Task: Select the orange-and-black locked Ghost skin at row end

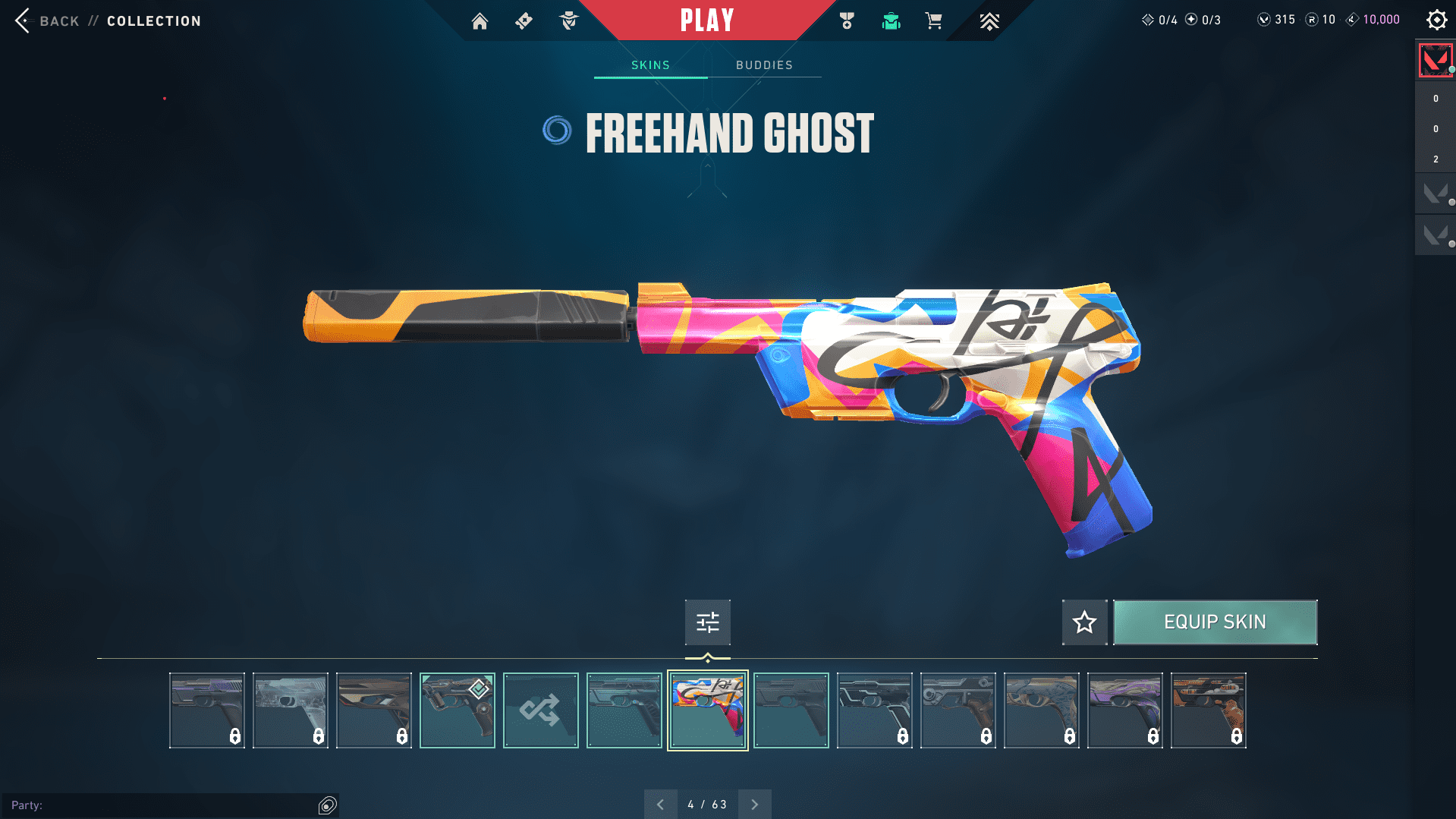Action: coord(1208,710)
